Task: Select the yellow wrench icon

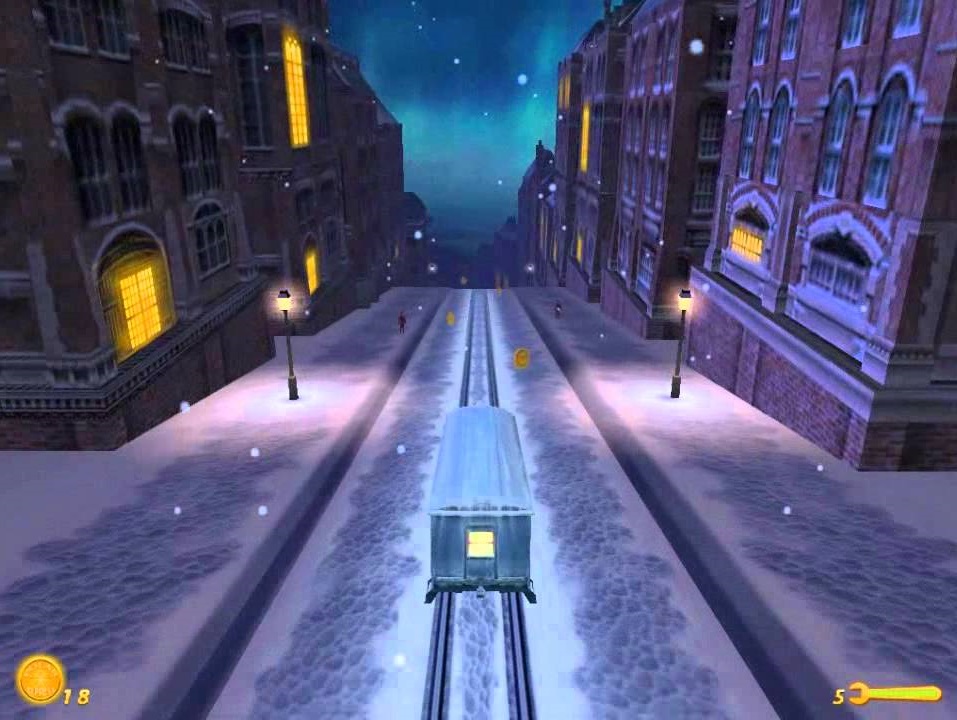Action: pyautogui.click(x=894, y=693)
